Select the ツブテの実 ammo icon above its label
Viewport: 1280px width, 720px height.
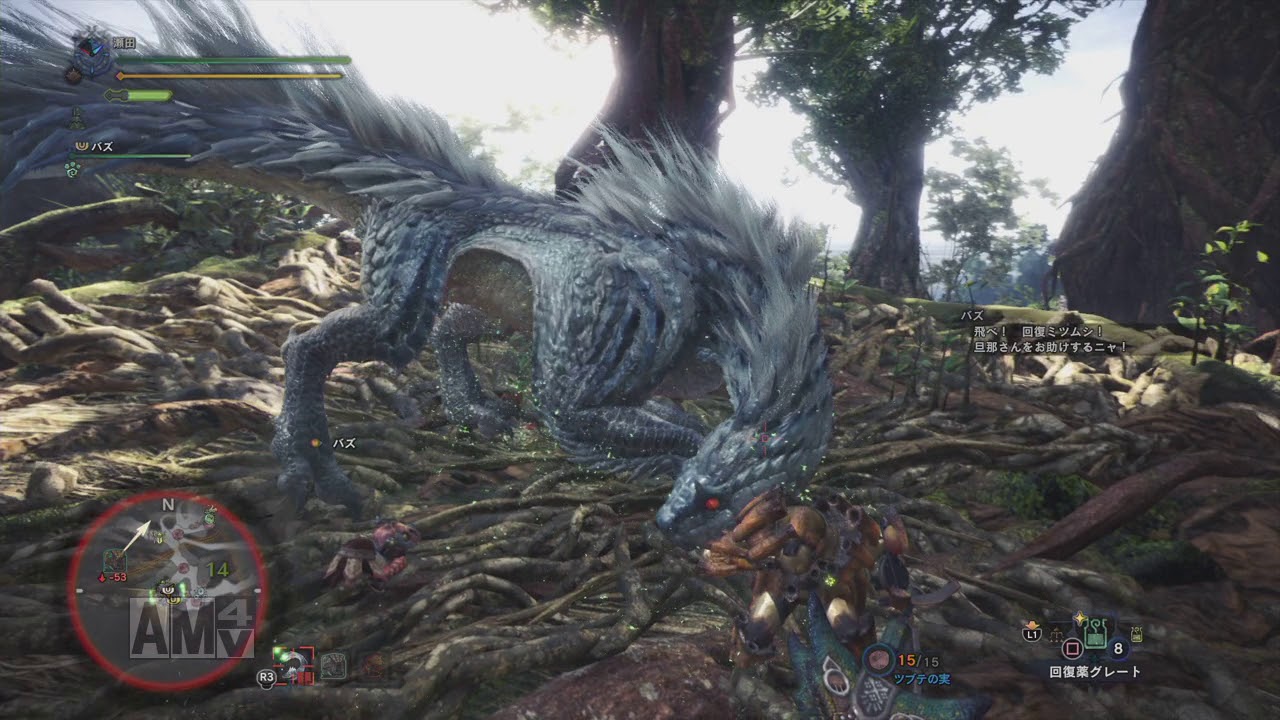click(x=879, y=660)
